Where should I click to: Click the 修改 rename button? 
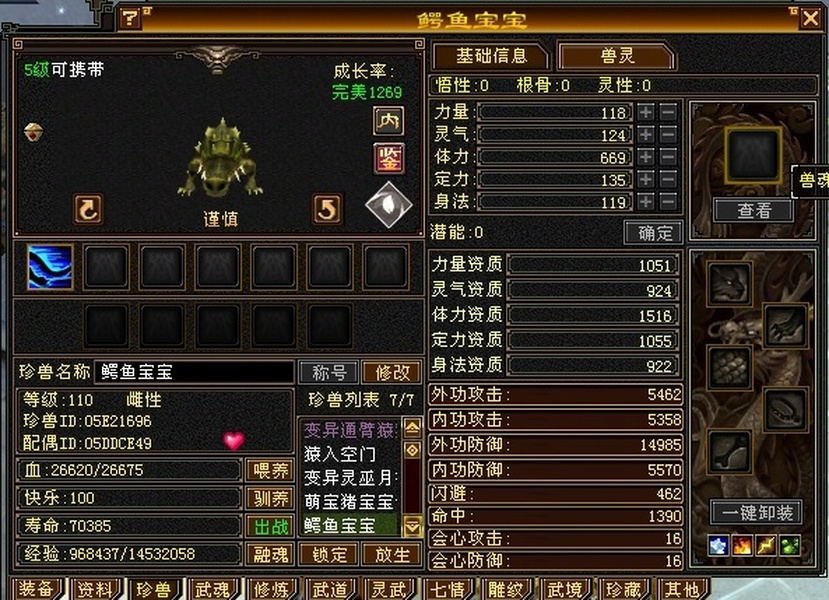391,372
